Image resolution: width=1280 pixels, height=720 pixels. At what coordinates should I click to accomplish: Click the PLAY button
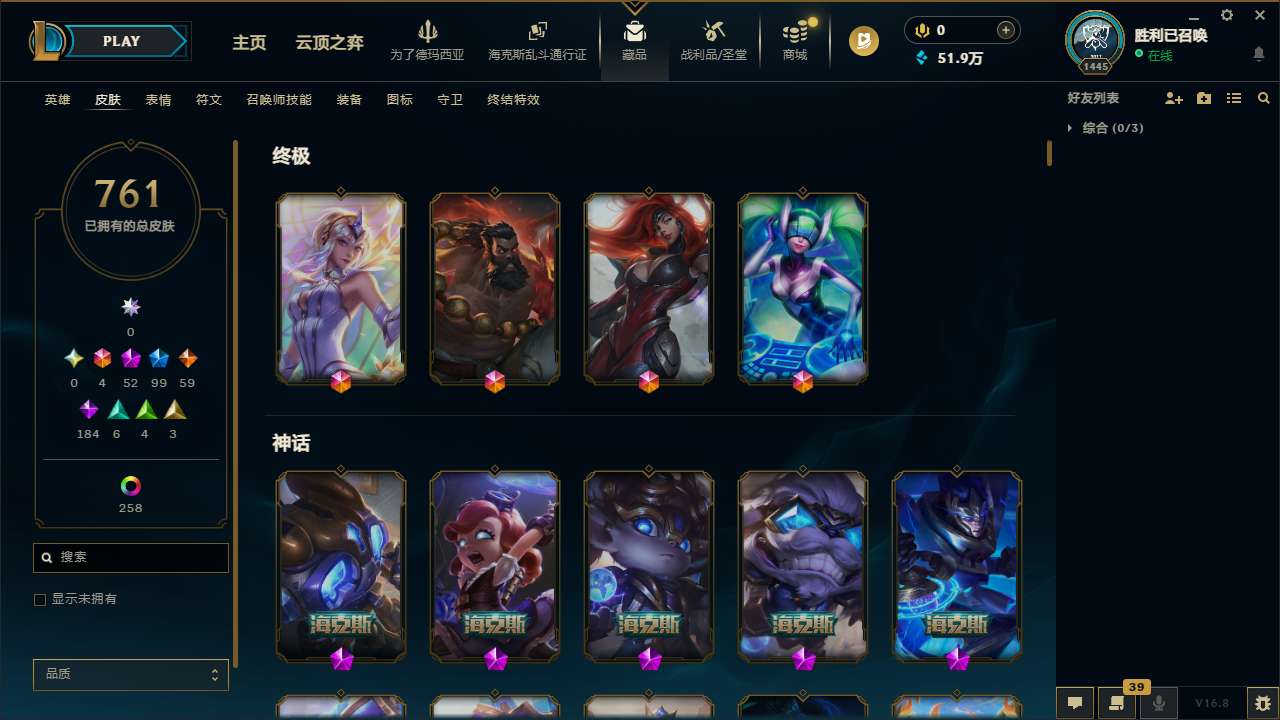coord(121,41)
